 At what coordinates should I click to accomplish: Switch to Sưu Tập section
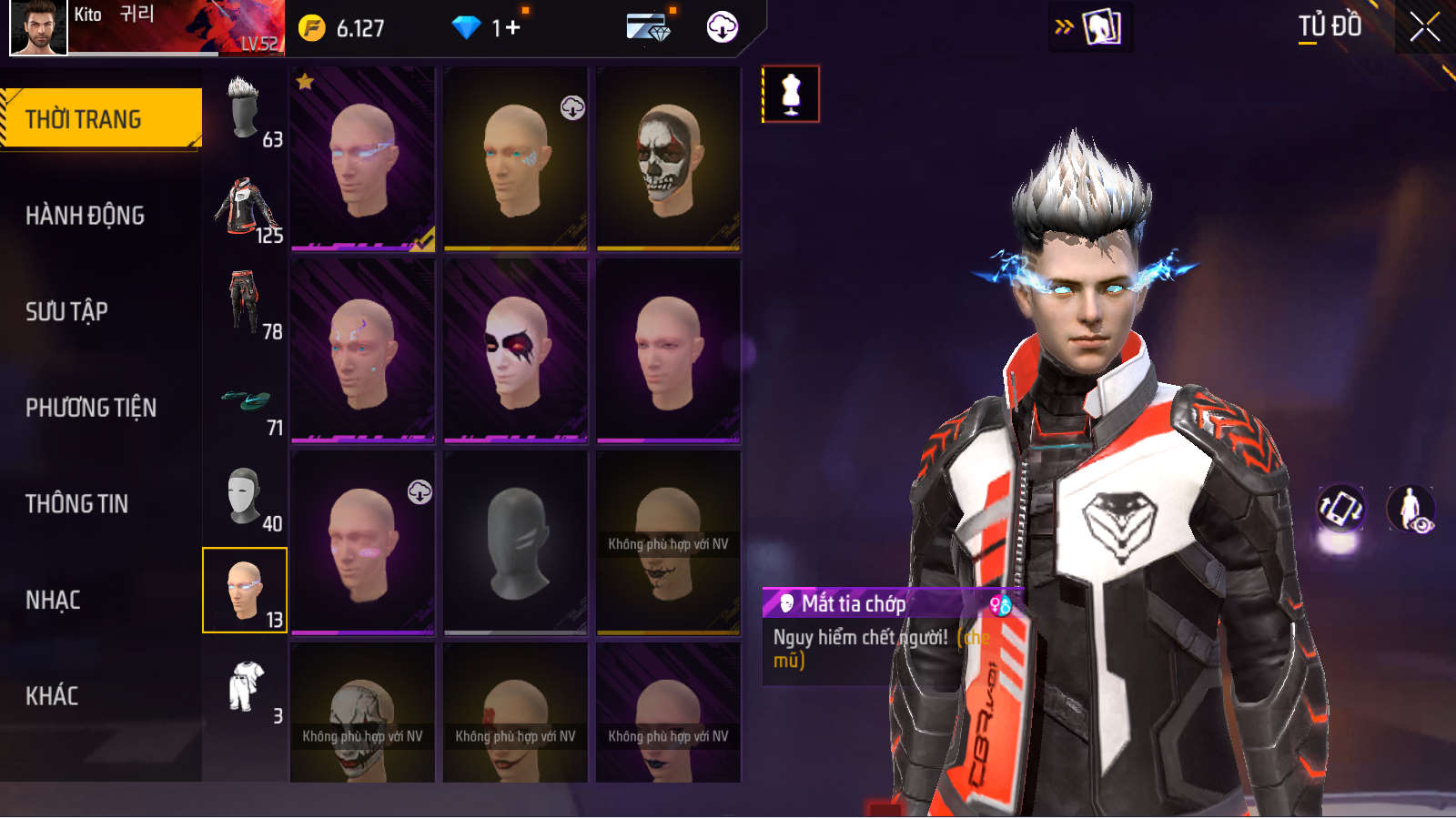[x=66, y=311]
